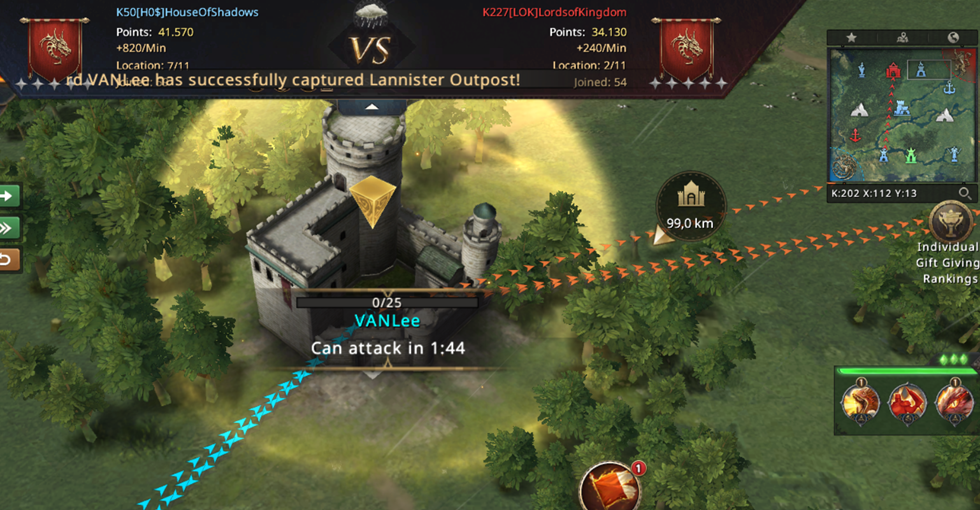Activate the red dragon wings skill
The width and height of the screenshot is (980, 510).
[x=906, y=402]
